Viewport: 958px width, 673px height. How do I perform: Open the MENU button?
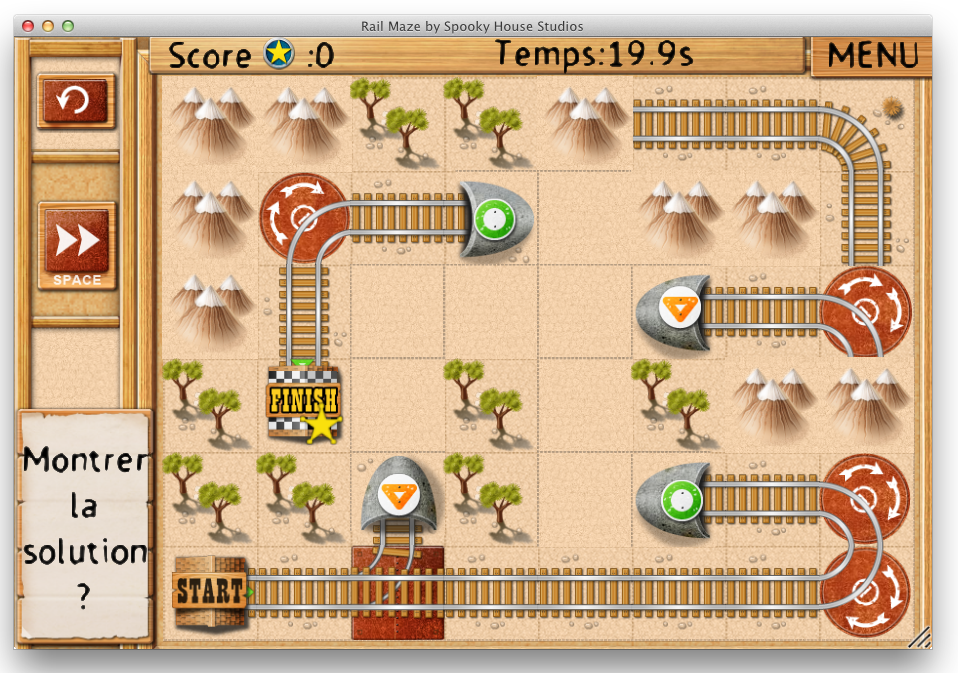(x=871, y=56)
